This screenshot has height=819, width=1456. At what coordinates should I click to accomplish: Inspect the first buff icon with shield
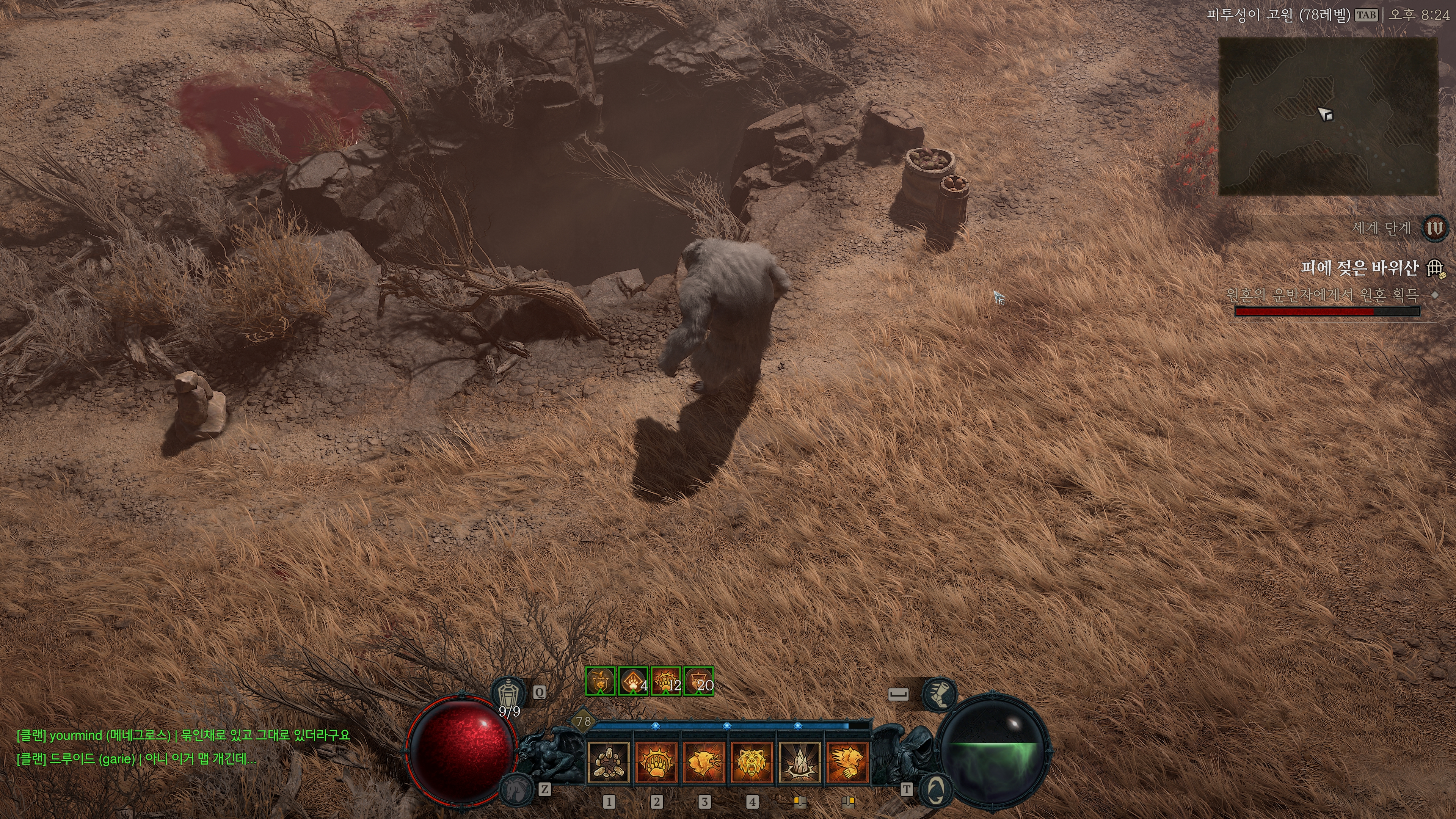(600, 681)
